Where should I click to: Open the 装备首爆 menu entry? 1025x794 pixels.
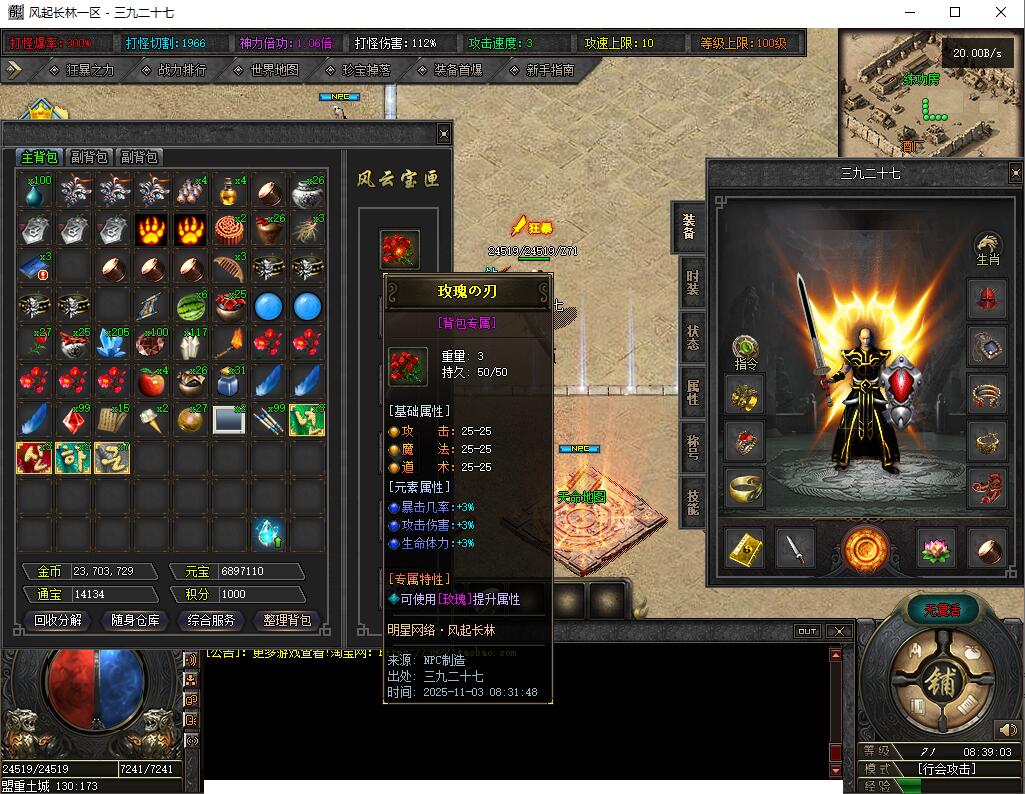click(x=457, y=70)
